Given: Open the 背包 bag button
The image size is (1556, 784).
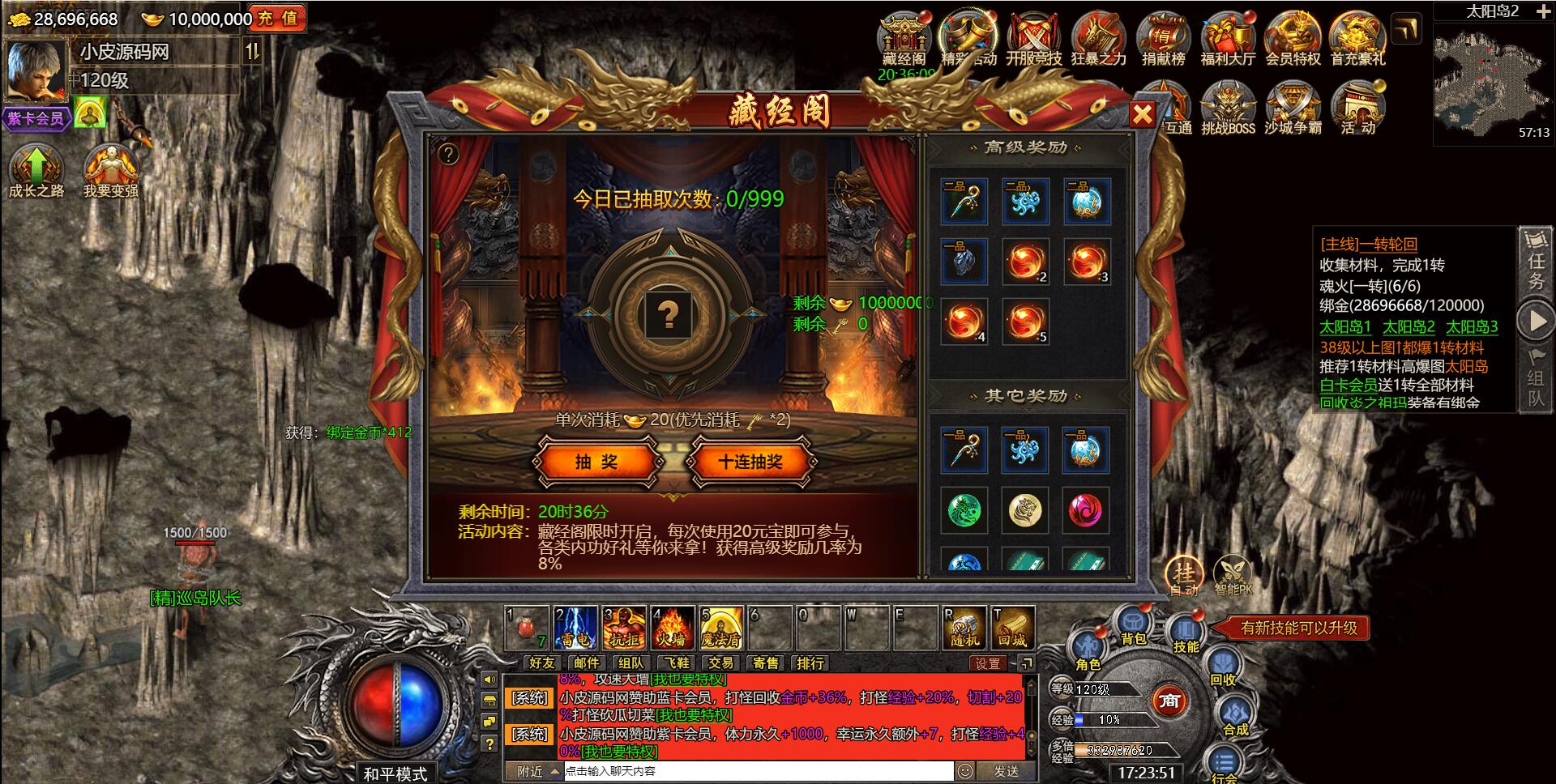Looking at the screenshot, I should pyautogui.click(x=1133, y=625).
